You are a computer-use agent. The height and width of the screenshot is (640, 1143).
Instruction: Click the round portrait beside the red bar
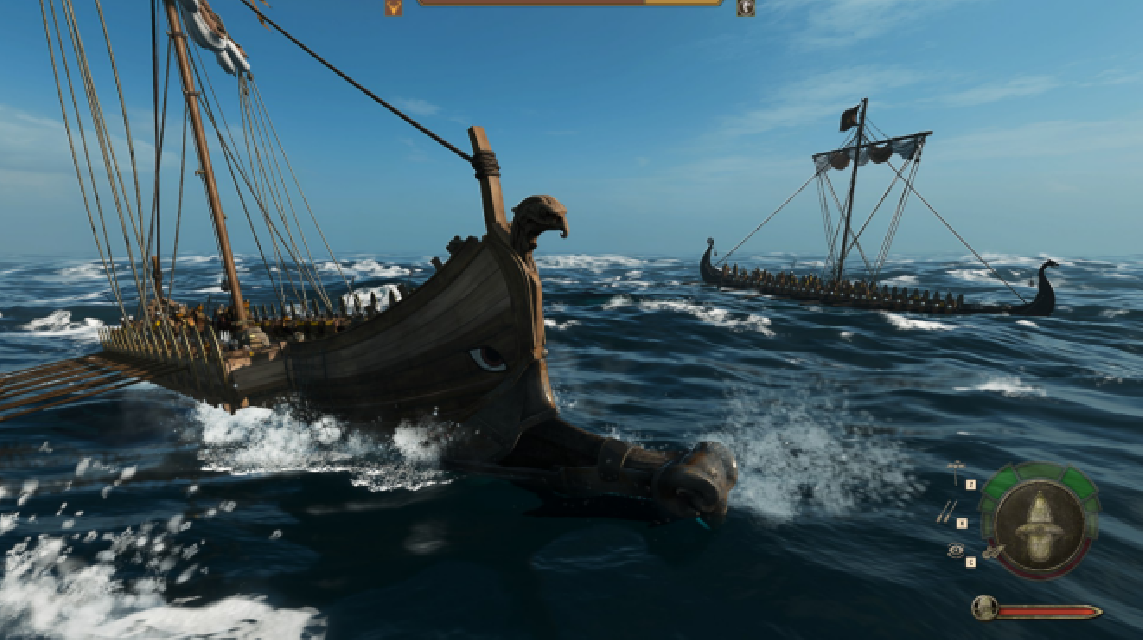coord(984,607)
